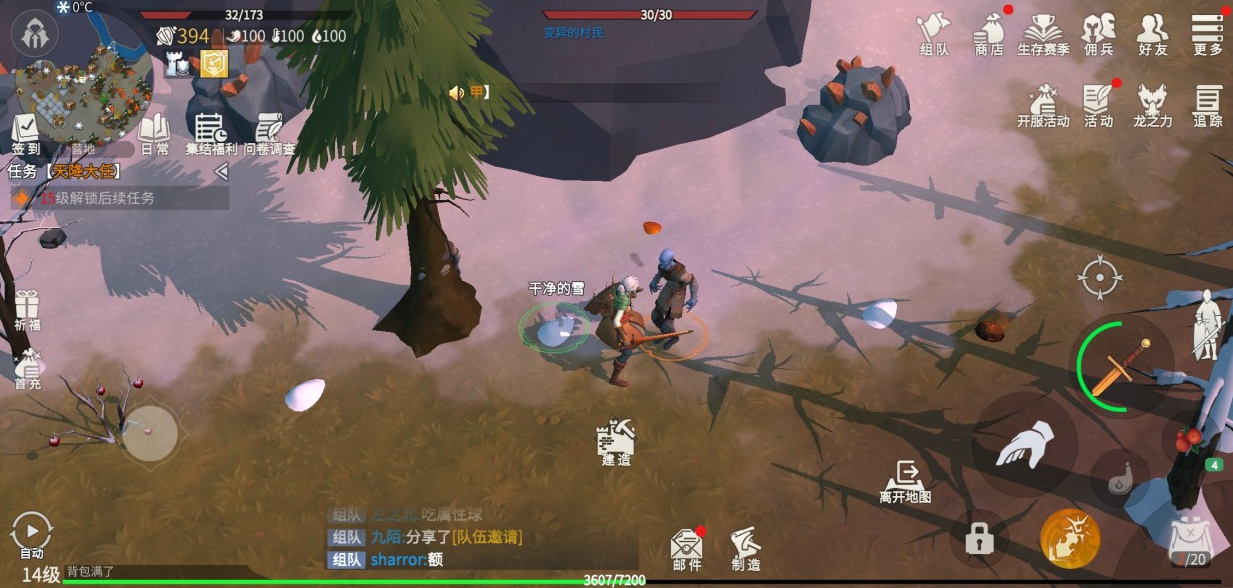Open the 商店 shop
Image resolution: width=1233 pixels, height=588 pixels.
pyautogui.click(x=989, y=33)
